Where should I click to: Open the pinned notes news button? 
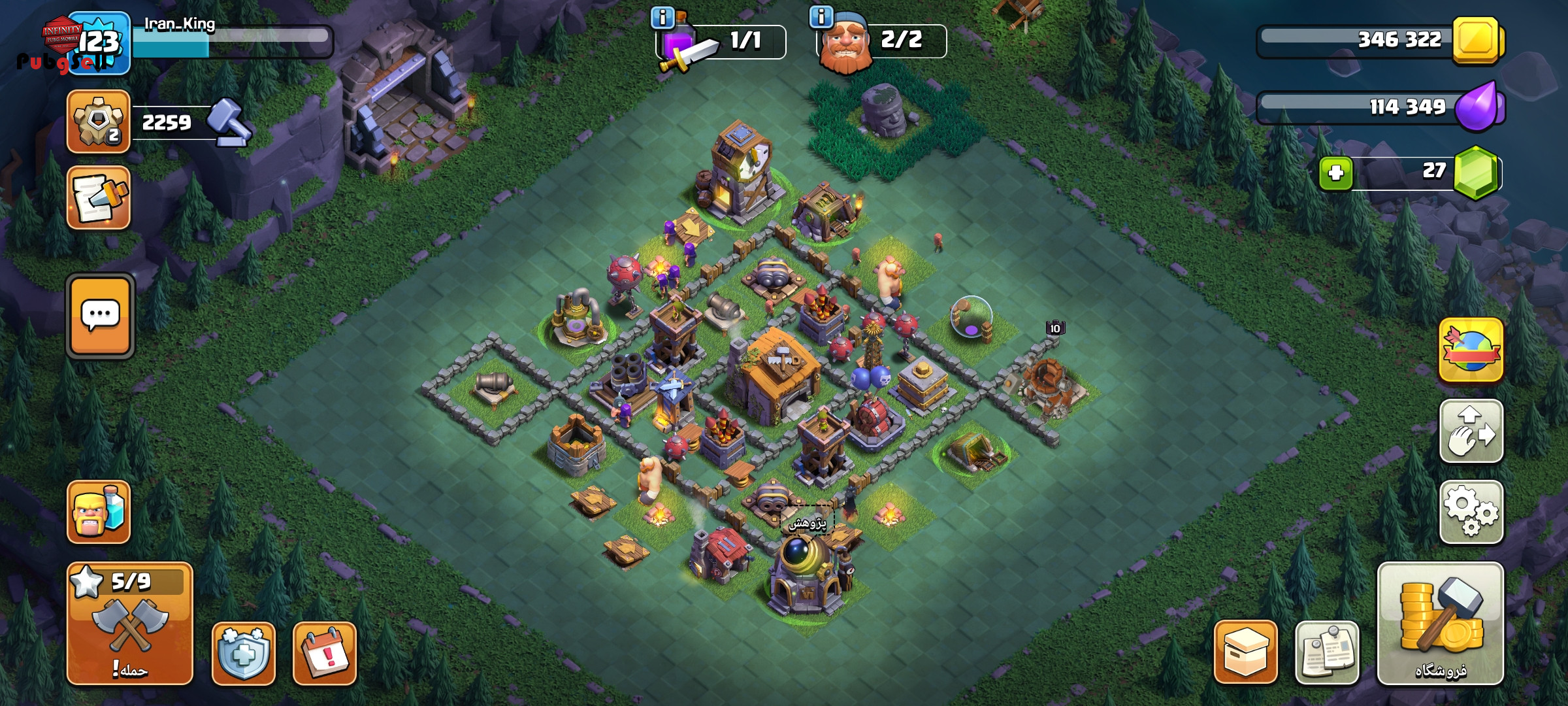point(1326,652)
